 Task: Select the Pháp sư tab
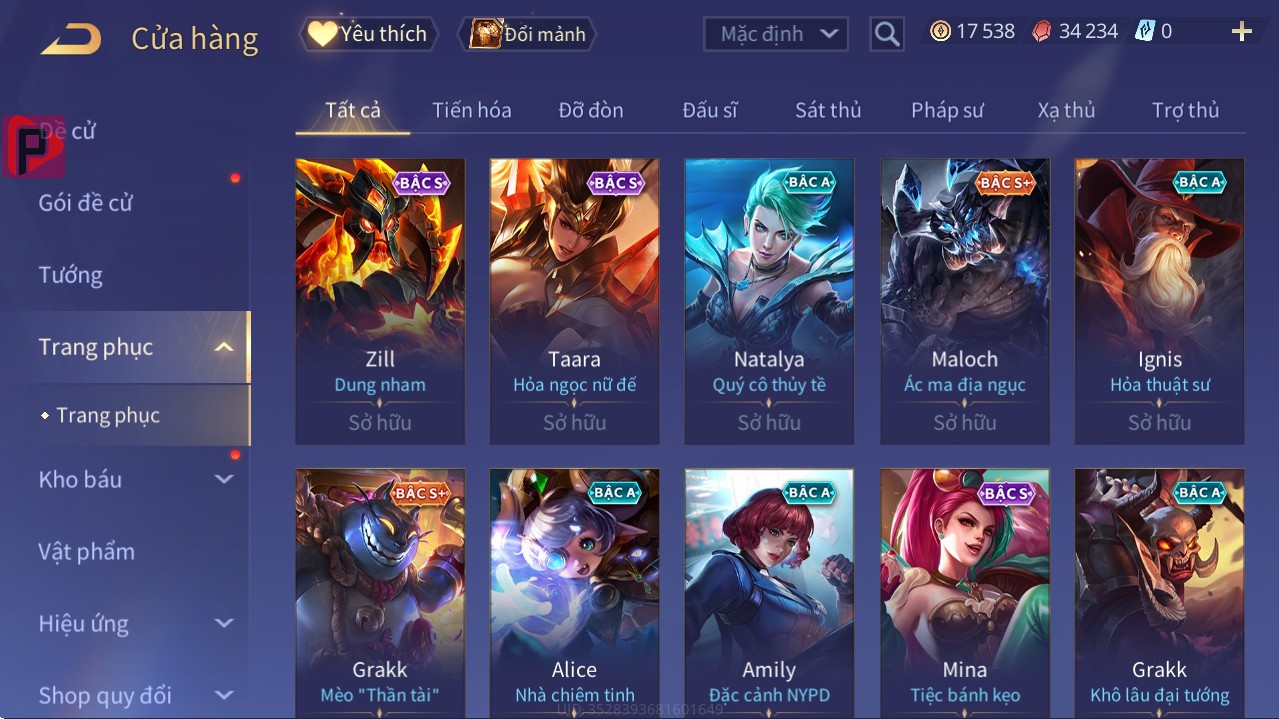(947, 110)
